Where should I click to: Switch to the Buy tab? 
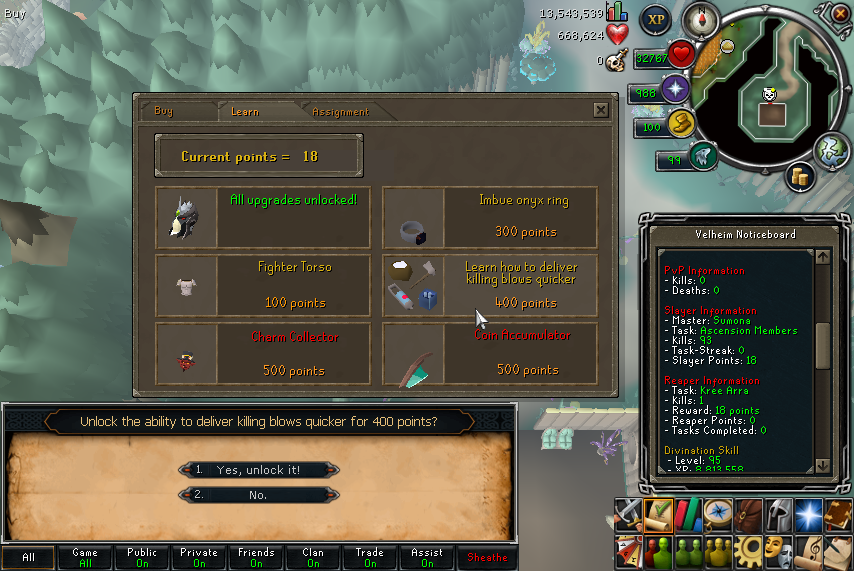point(163,112)
